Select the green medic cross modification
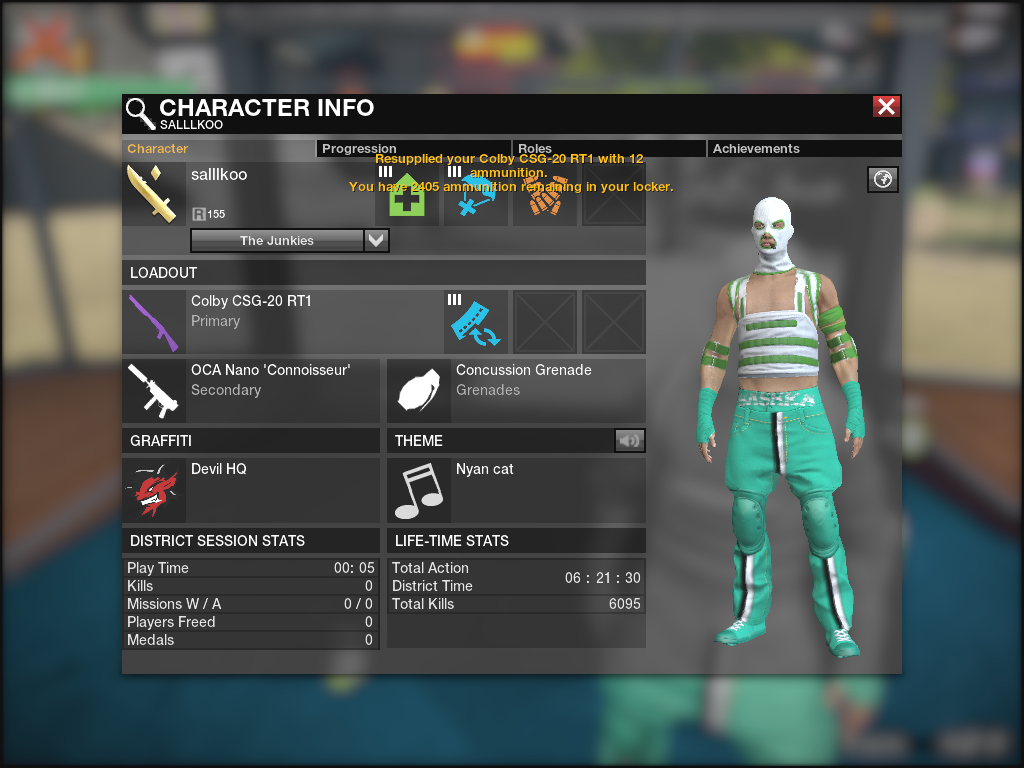Screen dimensions: 1024x768 [407, 195]
